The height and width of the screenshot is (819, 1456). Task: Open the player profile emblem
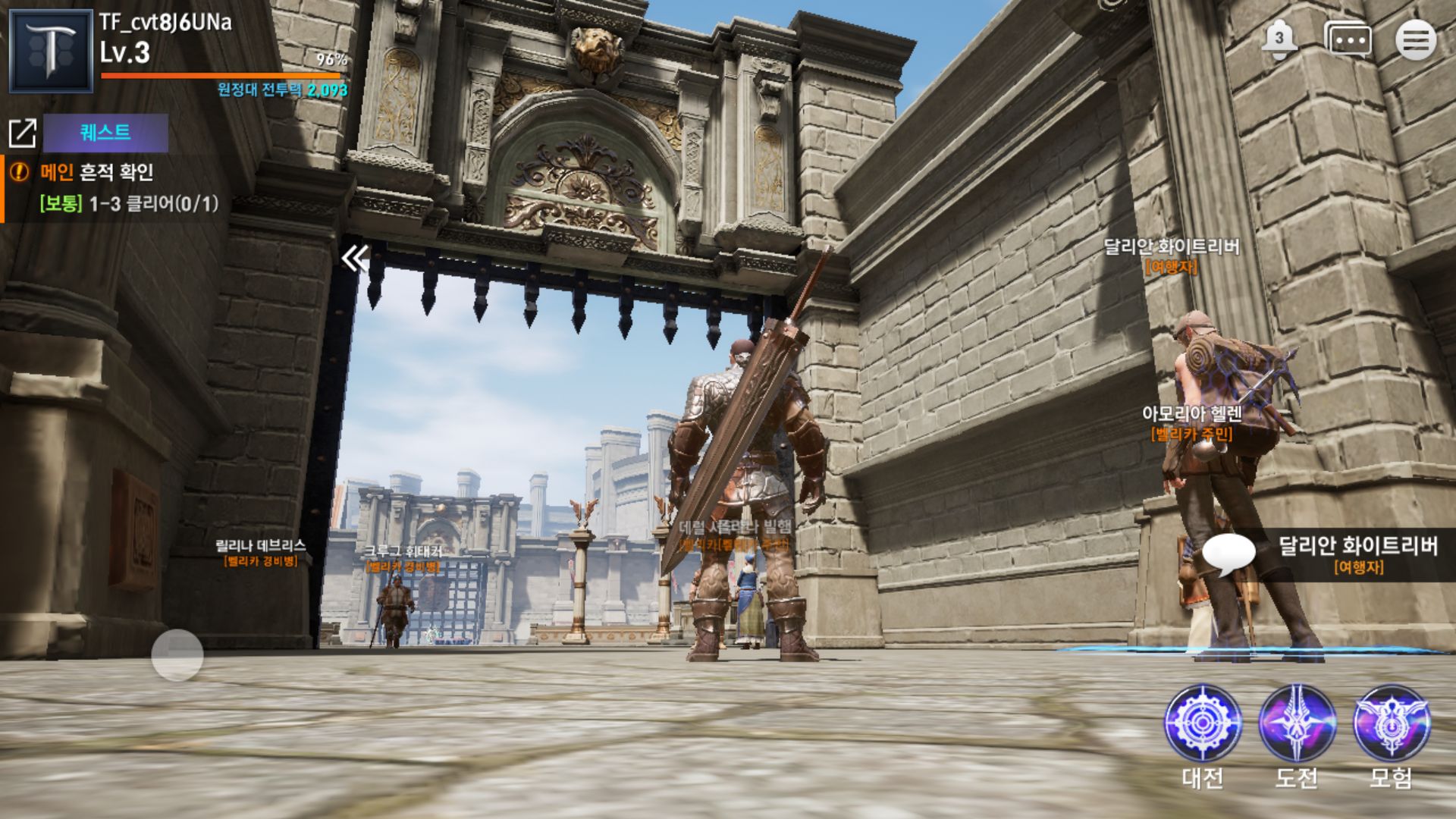[x=51, y=51]
